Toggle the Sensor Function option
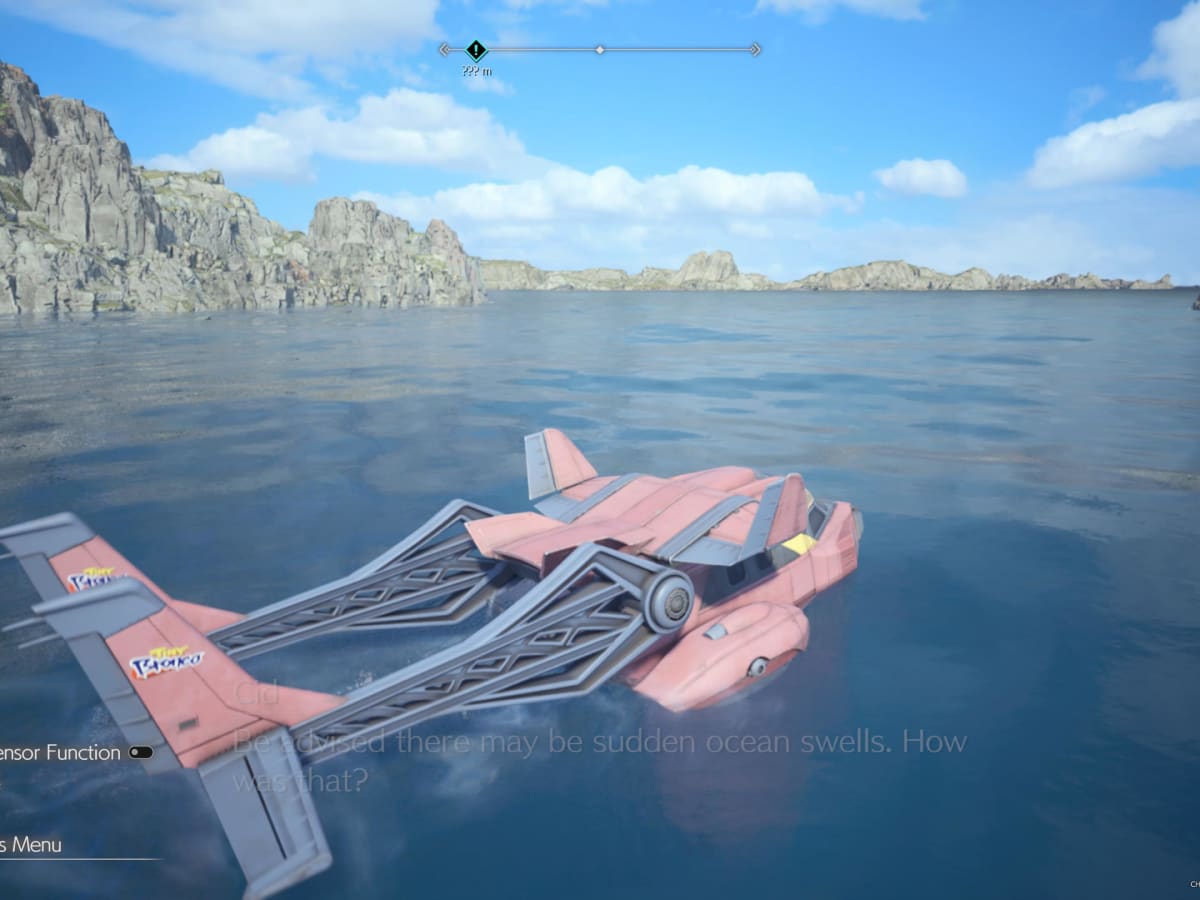1200x900 pixels. tap(141, 753)
